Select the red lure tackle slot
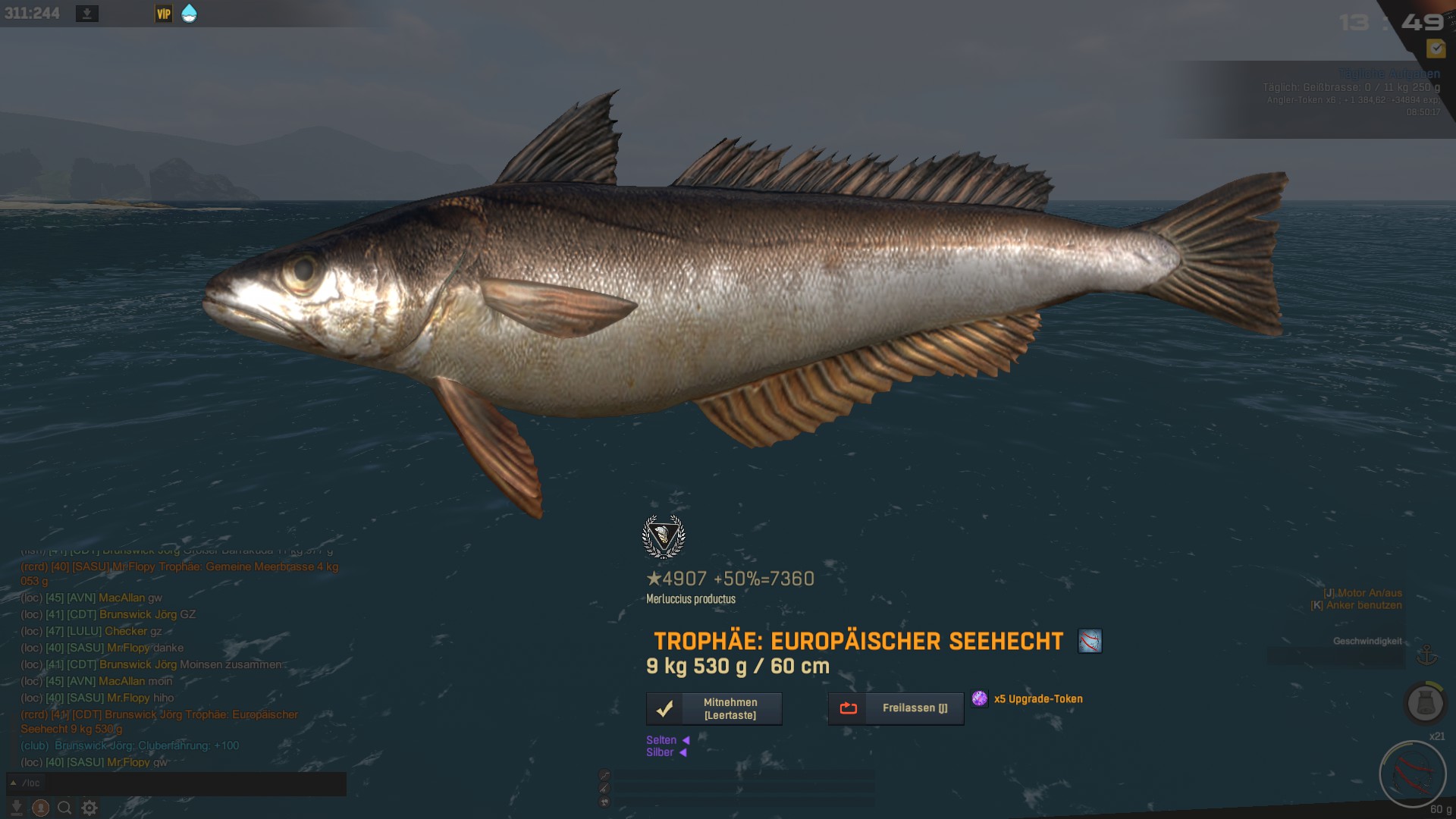The height and width of the screenshot is (819, 1456). pos(1413,774)
